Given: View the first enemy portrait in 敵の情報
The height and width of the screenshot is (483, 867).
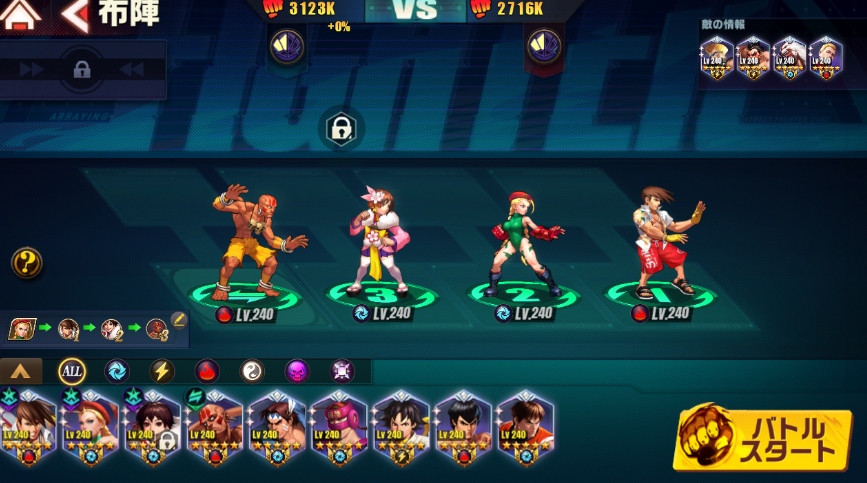Looking at the screenshot, I should pos(717,58).
